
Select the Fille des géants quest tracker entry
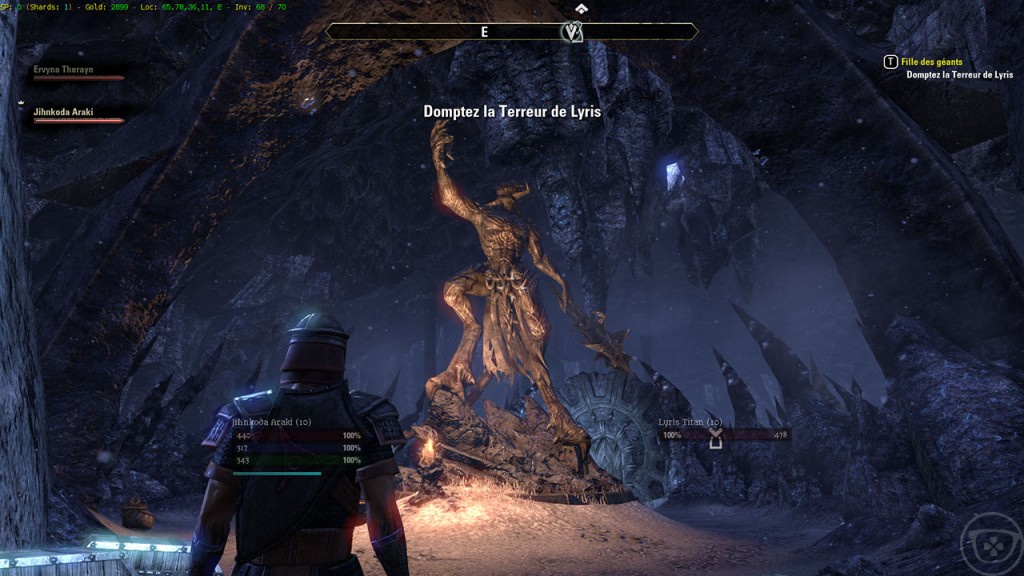931,62
